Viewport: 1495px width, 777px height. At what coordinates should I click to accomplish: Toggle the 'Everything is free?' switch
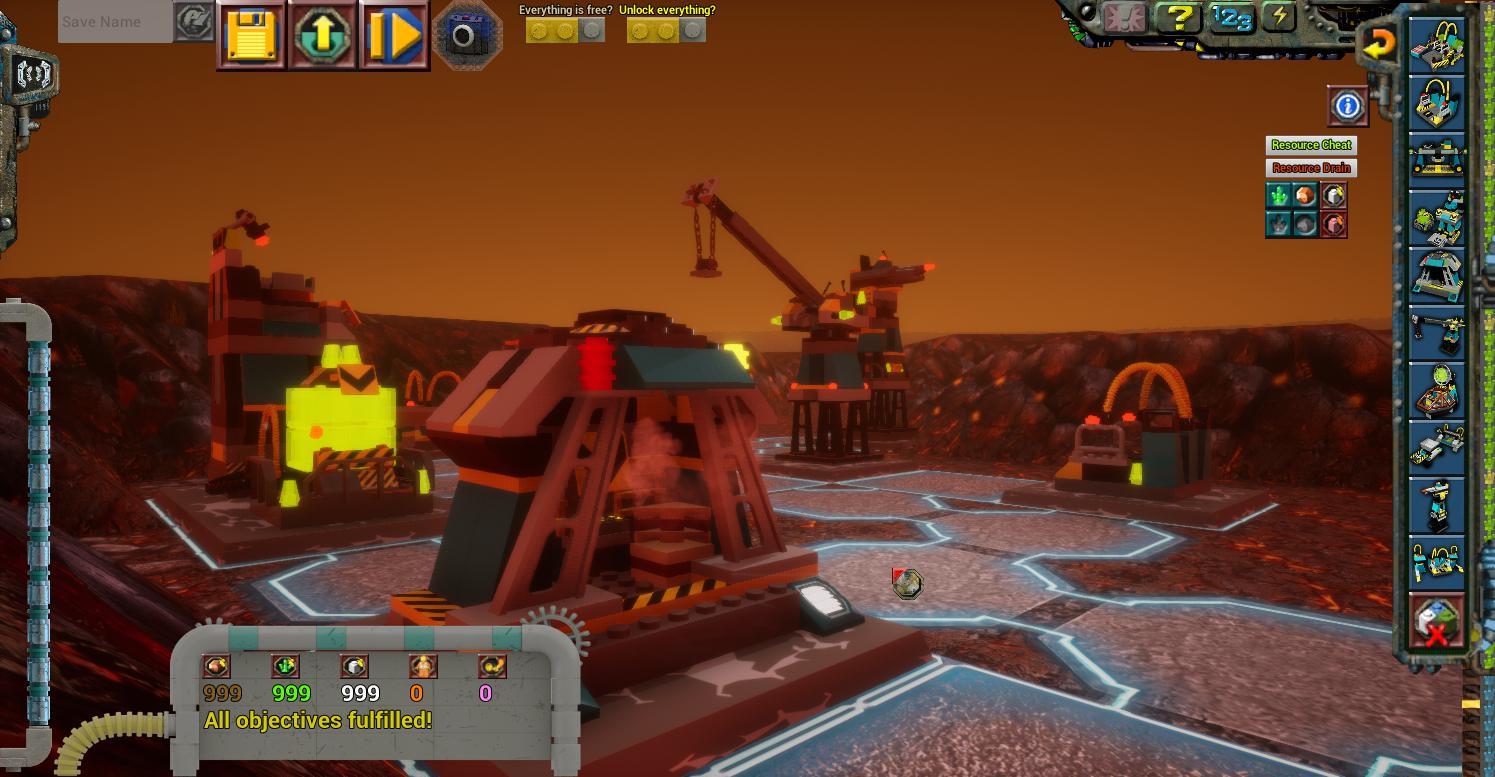565,31
